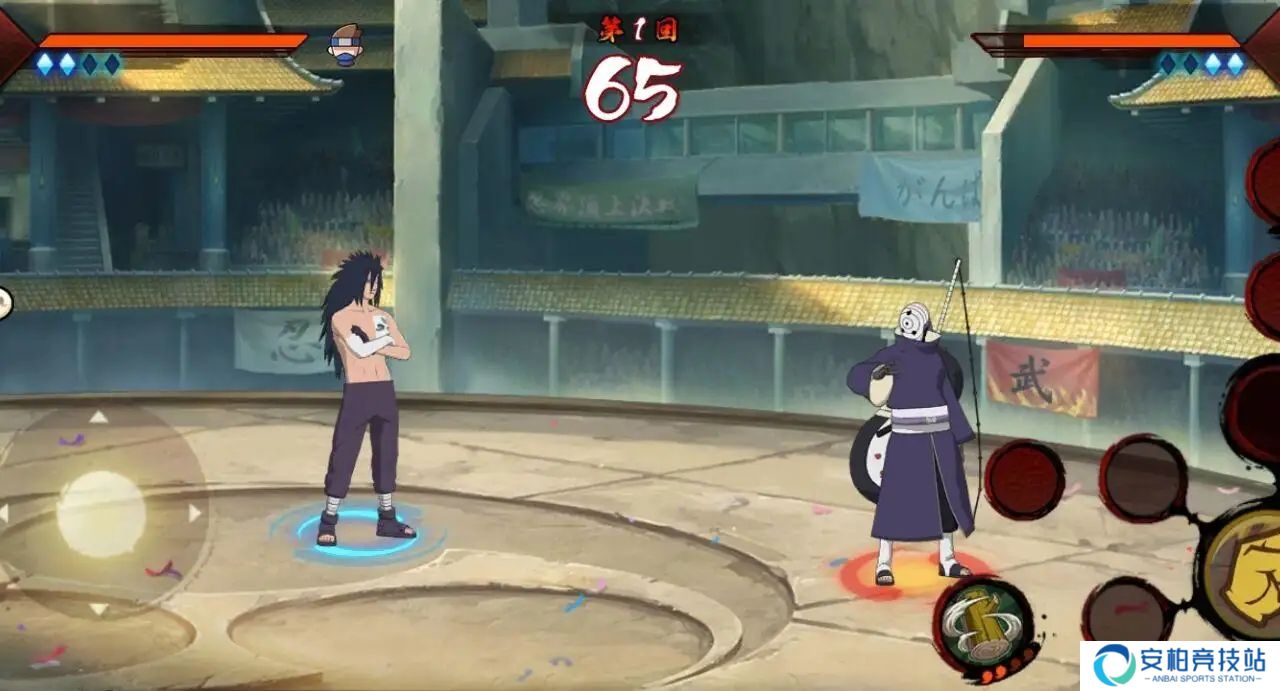Tap the joystick's right arrow
Viewport: 1280px width, 691px height.
tap(194, 513)
